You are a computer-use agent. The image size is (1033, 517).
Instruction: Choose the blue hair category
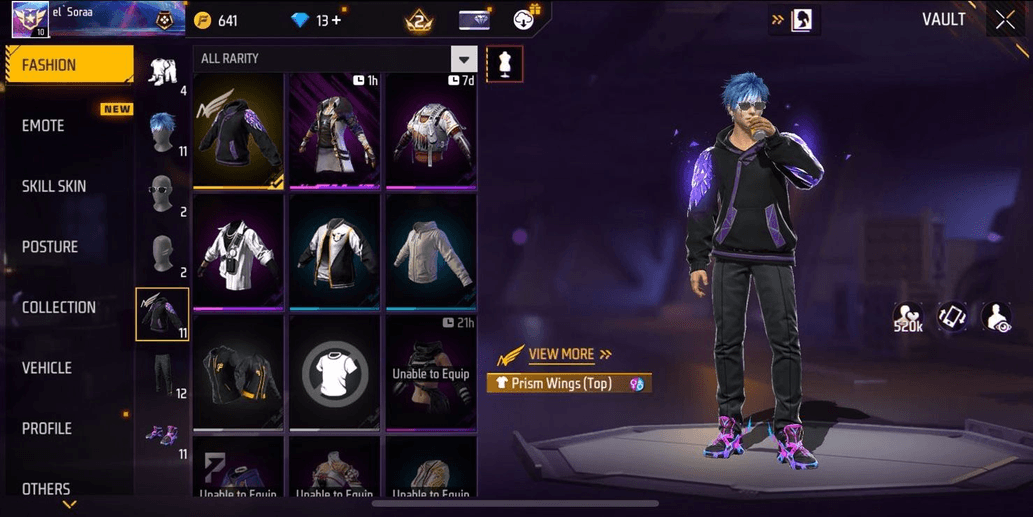pyautogui.click(x=162, y=132)
